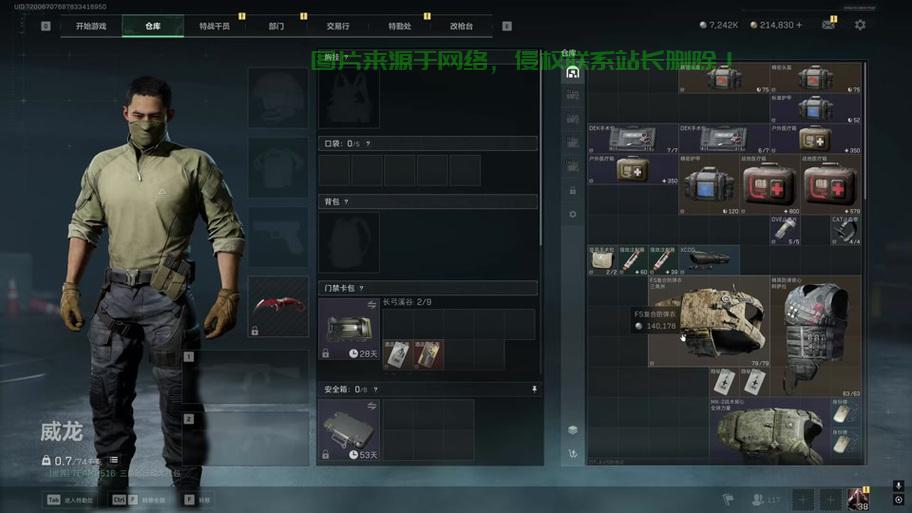The height and width of the screenshot is (513, 912).
Task: Click the empty helmet equipment slot
Action: pos(278,97)
